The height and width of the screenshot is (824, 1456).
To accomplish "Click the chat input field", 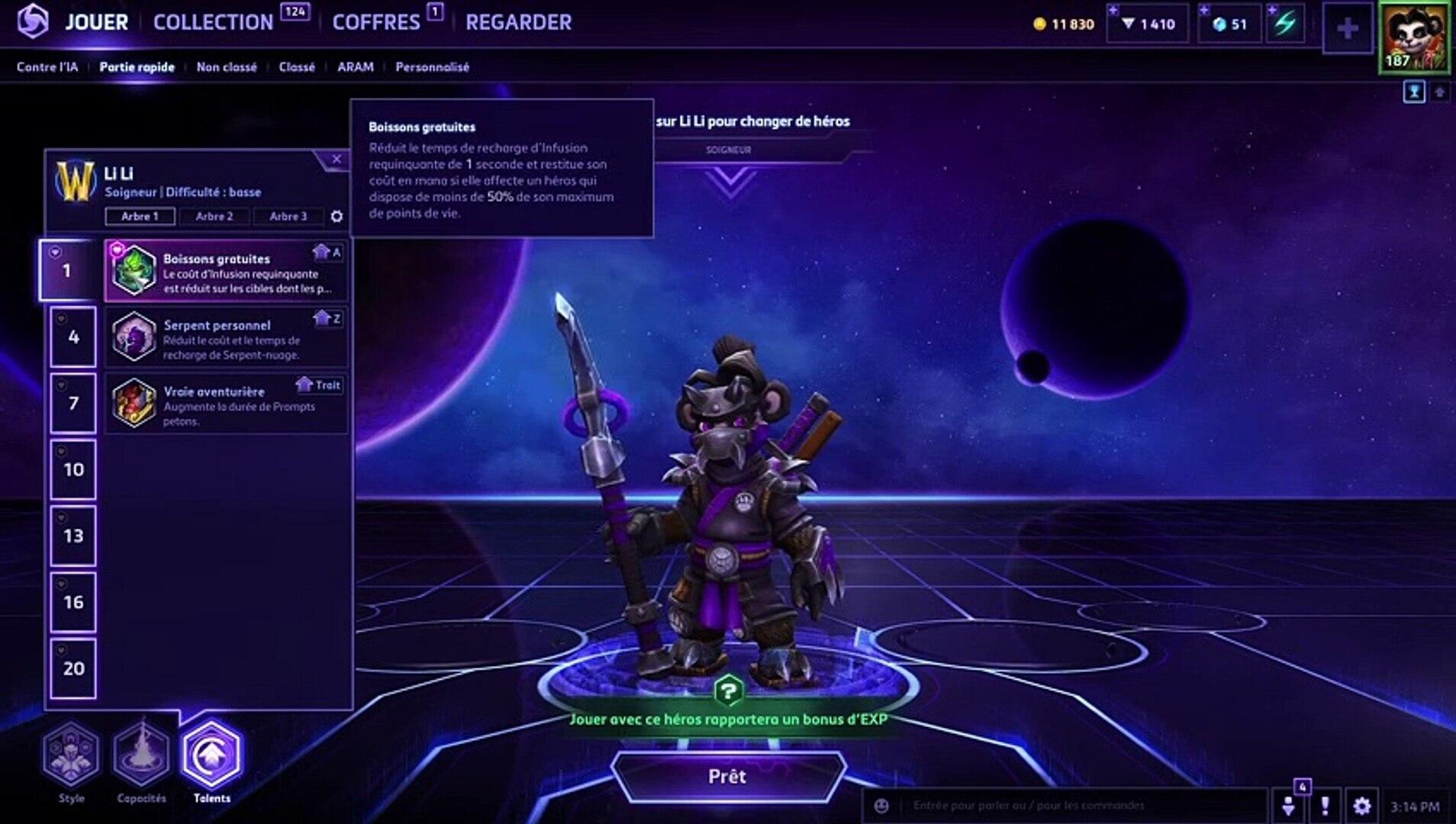I will point(1068,806).
